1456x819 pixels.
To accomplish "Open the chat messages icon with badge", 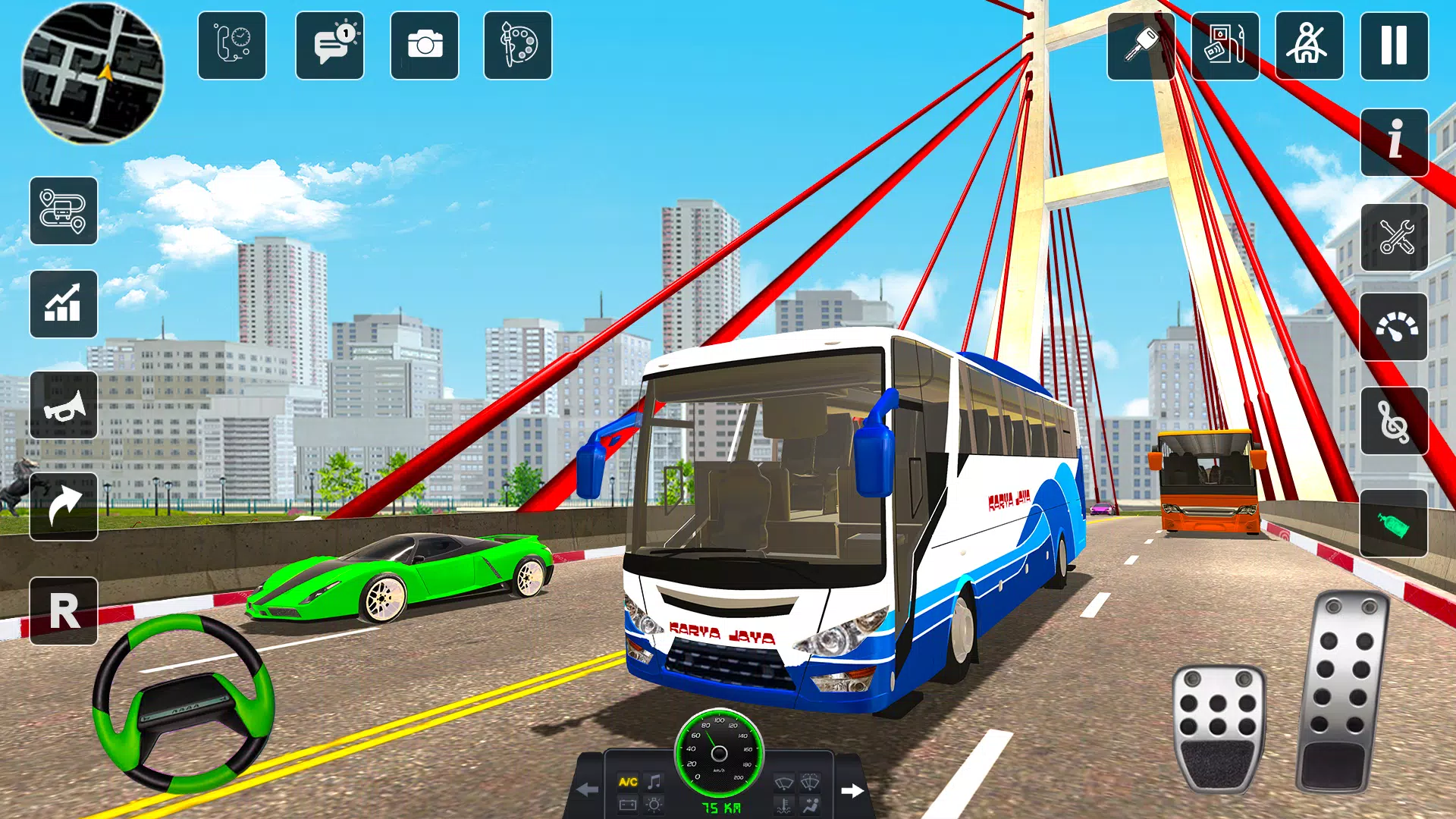I will pyautogui.click(x=330, y=45).
